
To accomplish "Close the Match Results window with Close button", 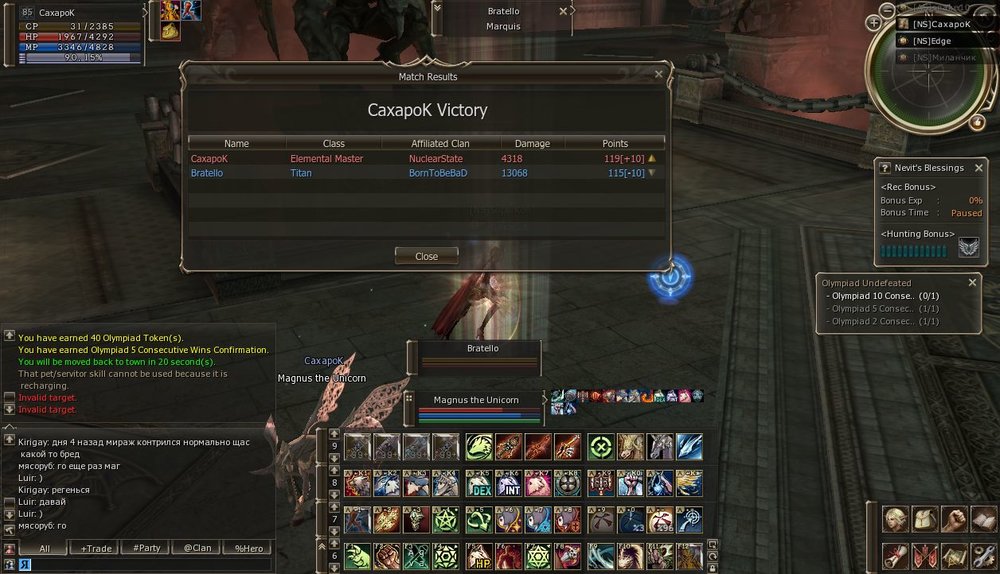I will coord(426,256).
